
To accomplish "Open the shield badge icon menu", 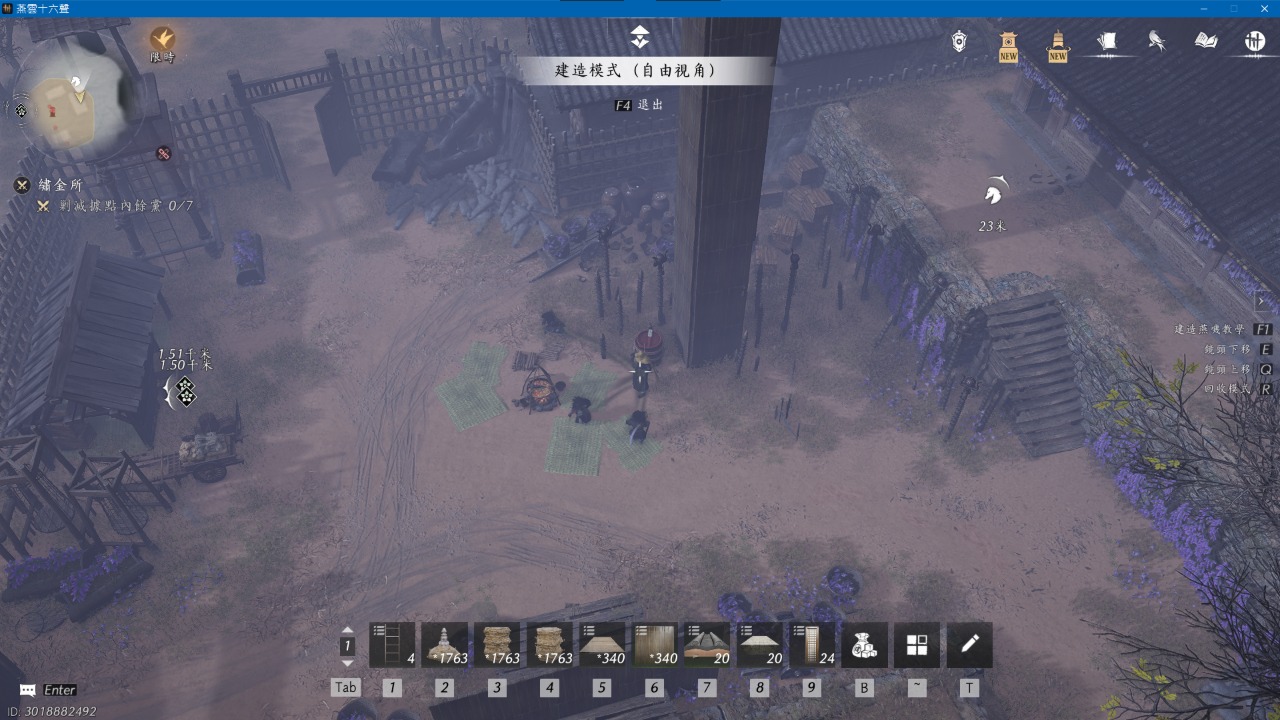I will (x=959, y=41).
